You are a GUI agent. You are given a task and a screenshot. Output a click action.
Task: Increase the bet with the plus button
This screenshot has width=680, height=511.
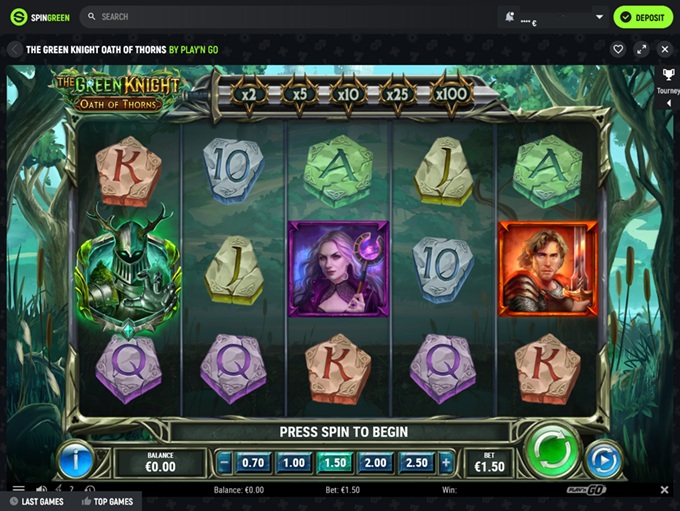[x=445, y=463]
